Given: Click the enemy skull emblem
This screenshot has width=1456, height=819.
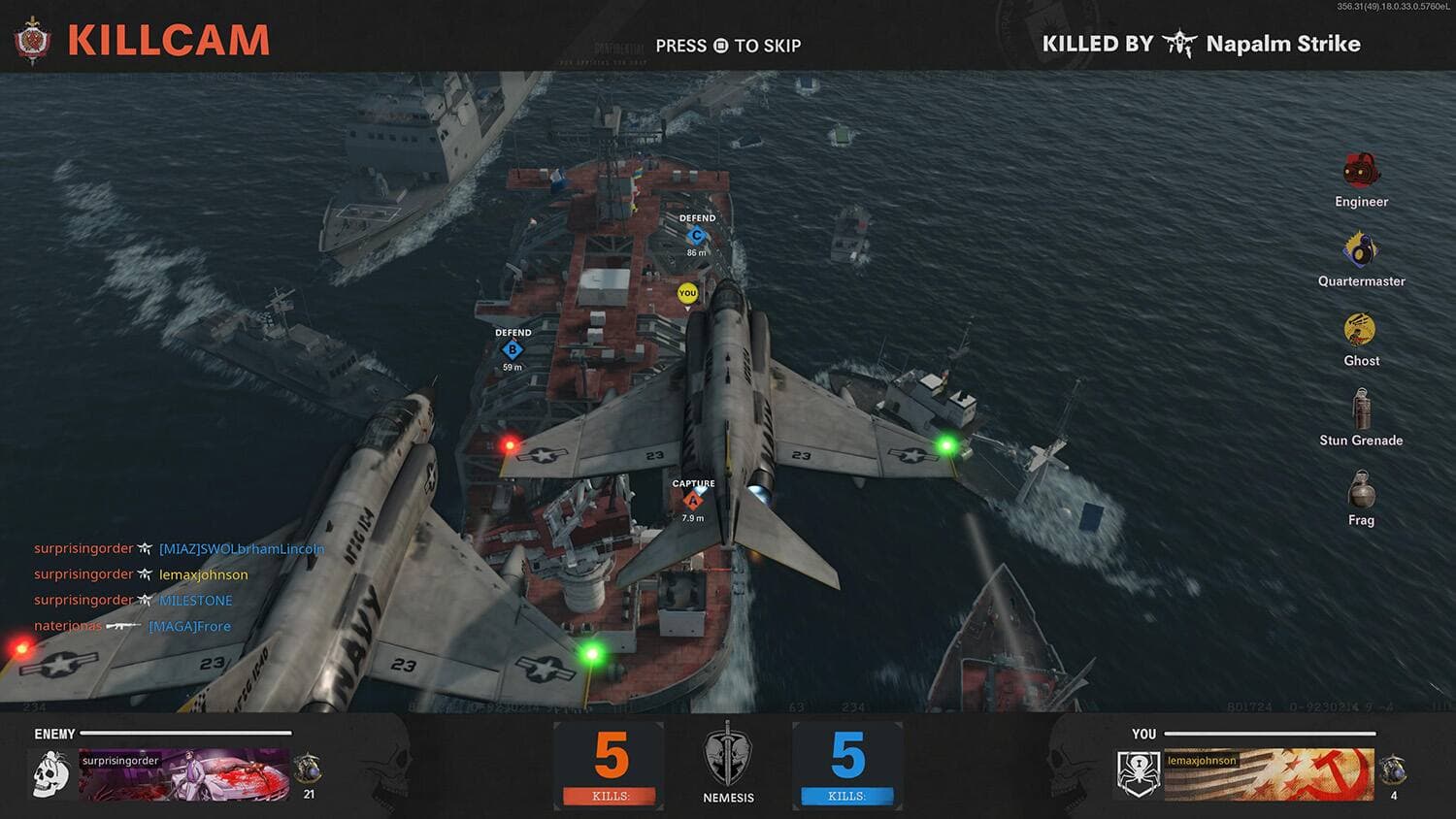Looking at the screenshot, I should tap(50, 775).
